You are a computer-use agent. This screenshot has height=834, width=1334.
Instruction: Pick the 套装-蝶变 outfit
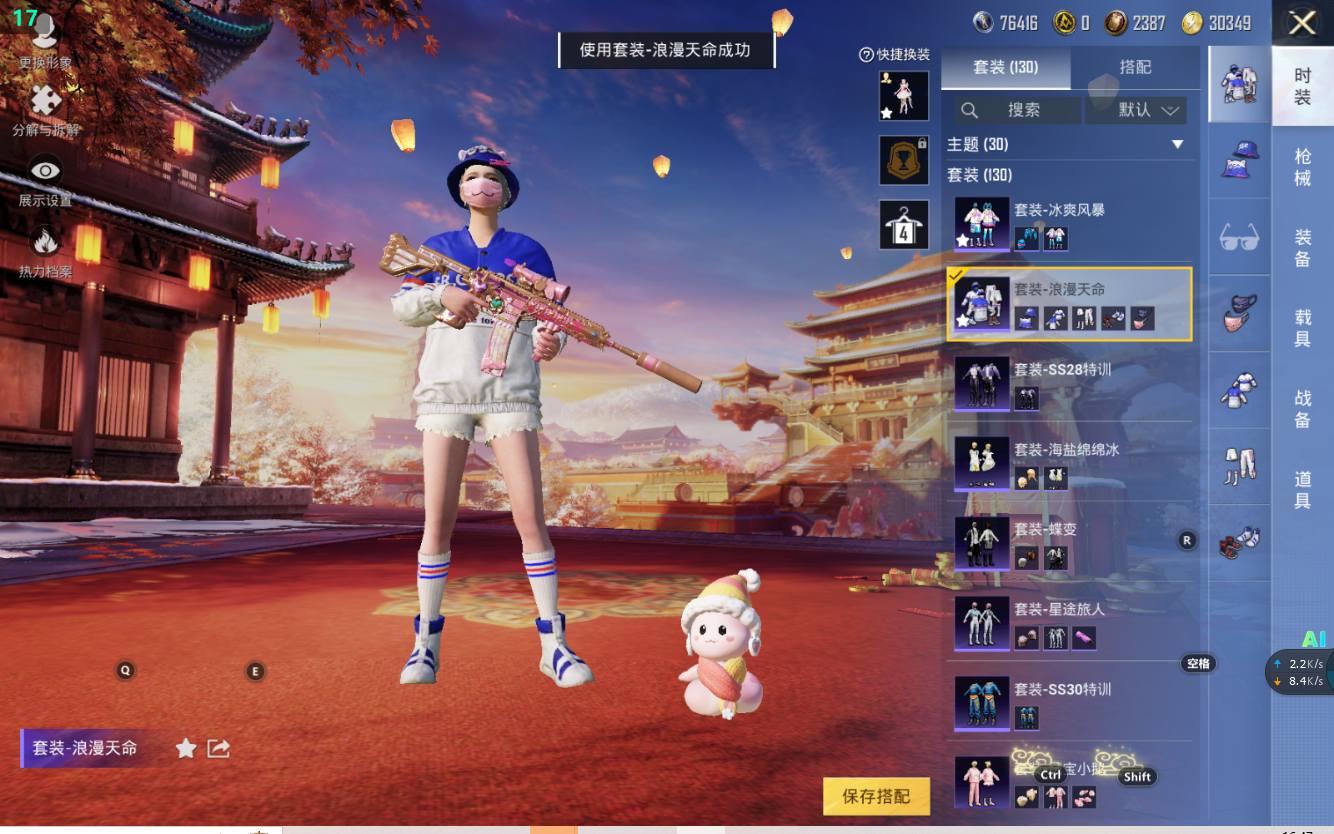point(1069,543)
